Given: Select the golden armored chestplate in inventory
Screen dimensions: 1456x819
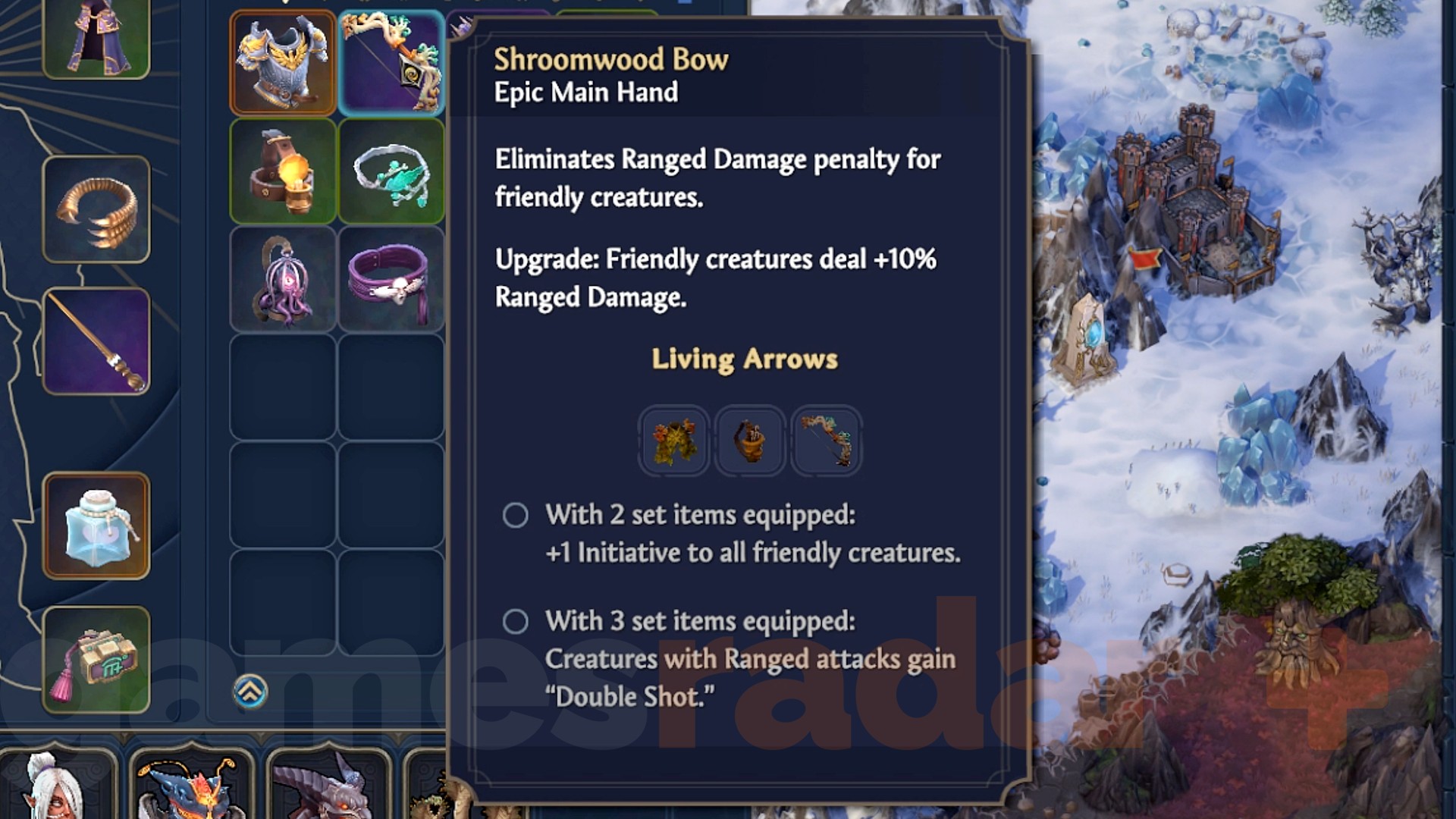Looking at the screenshot, I should [281, 63].
